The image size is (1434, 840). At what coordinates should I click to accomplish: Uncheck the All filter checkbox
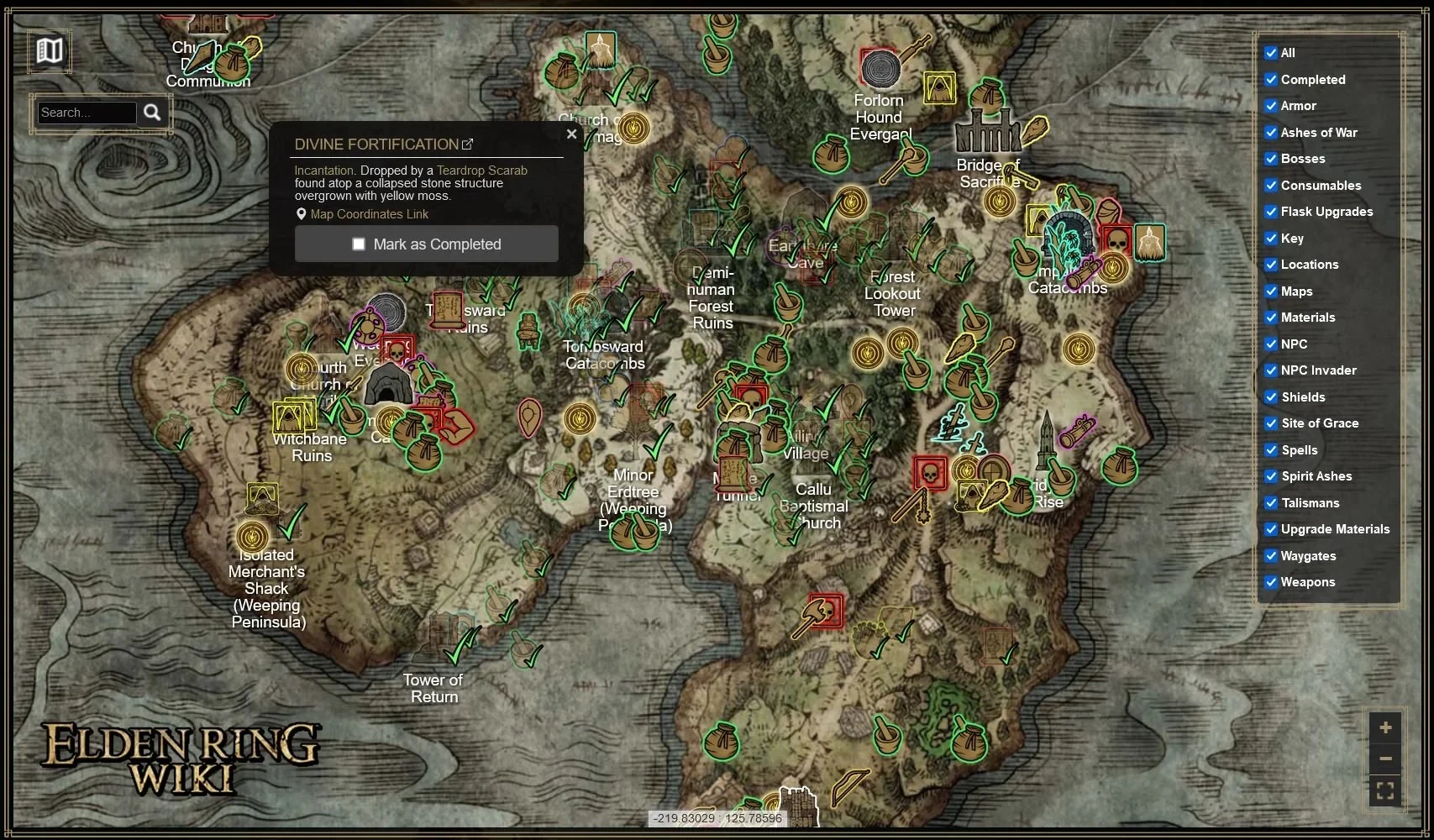coord(1271,53)
